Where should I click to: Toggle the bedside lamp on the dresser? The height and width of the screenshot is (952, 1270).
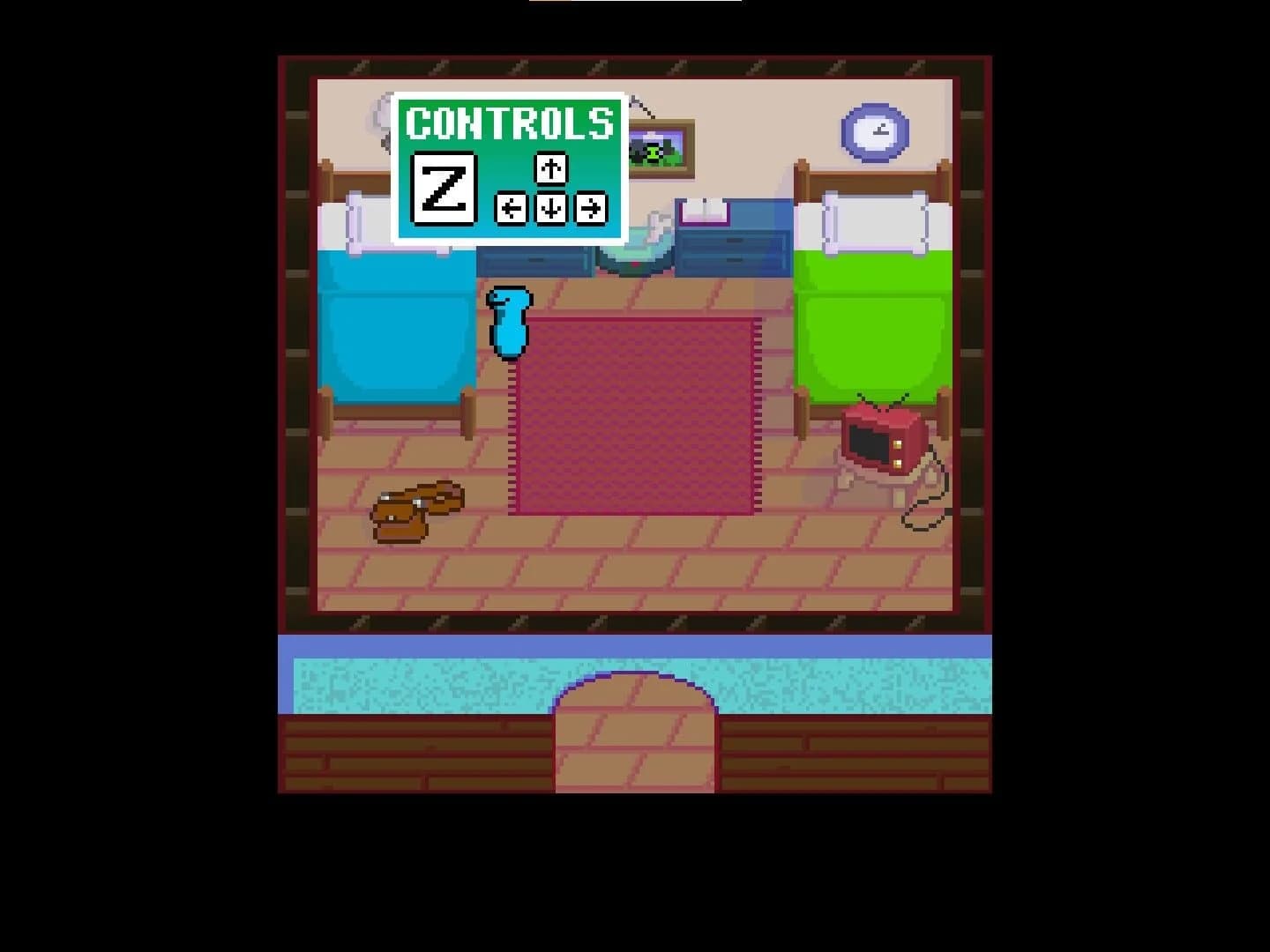click(654, 220)
